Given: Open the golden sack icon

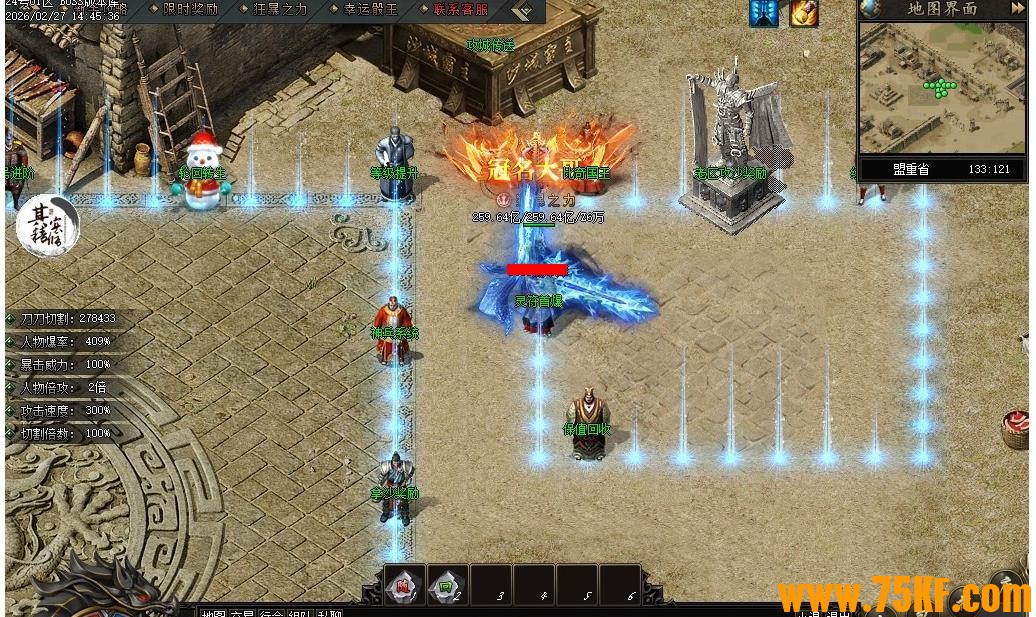Looking at the screenshot, I should 804,13.
